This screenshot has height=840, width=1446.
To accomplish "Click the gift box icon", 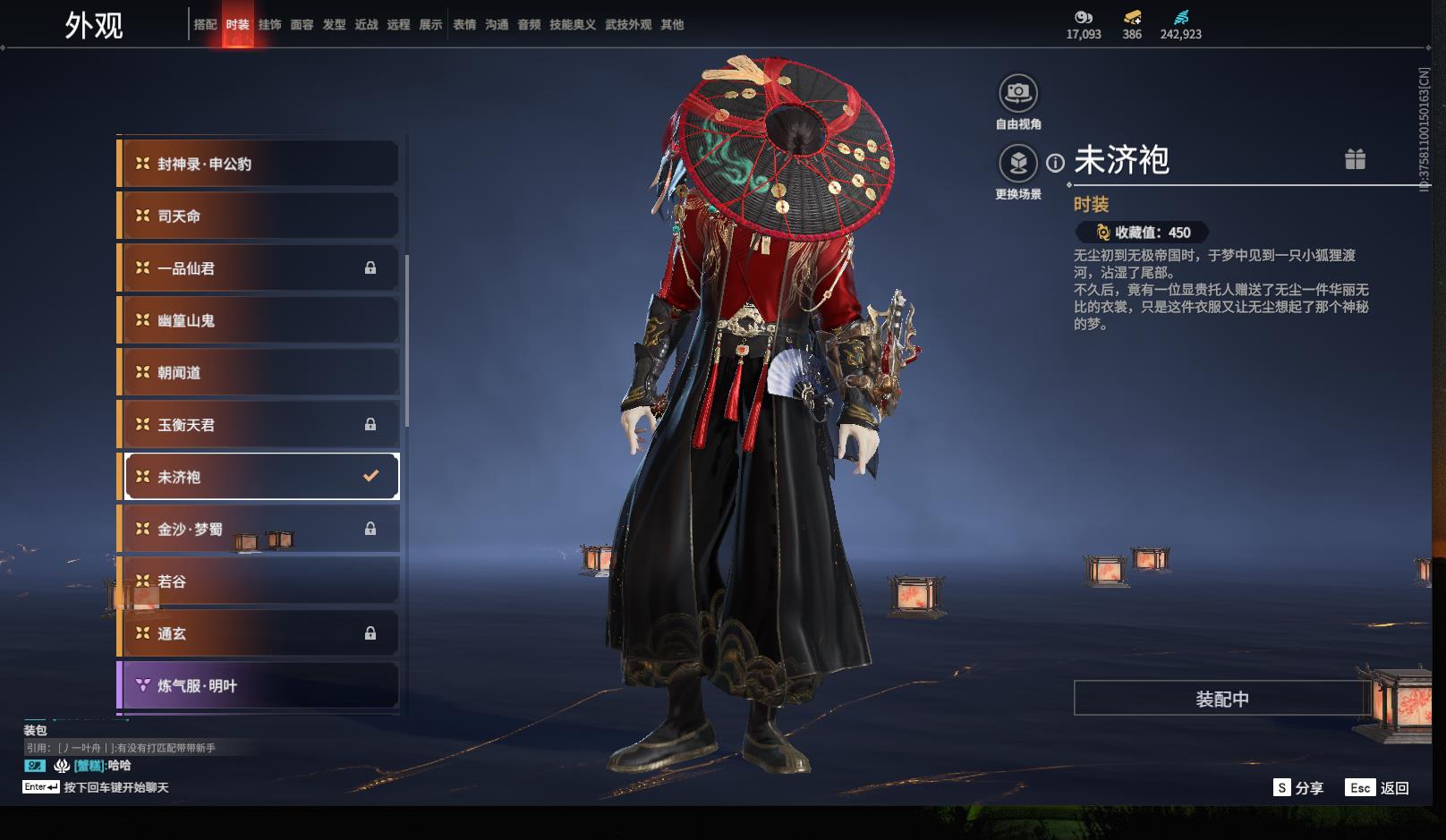I will (1355, 159).
